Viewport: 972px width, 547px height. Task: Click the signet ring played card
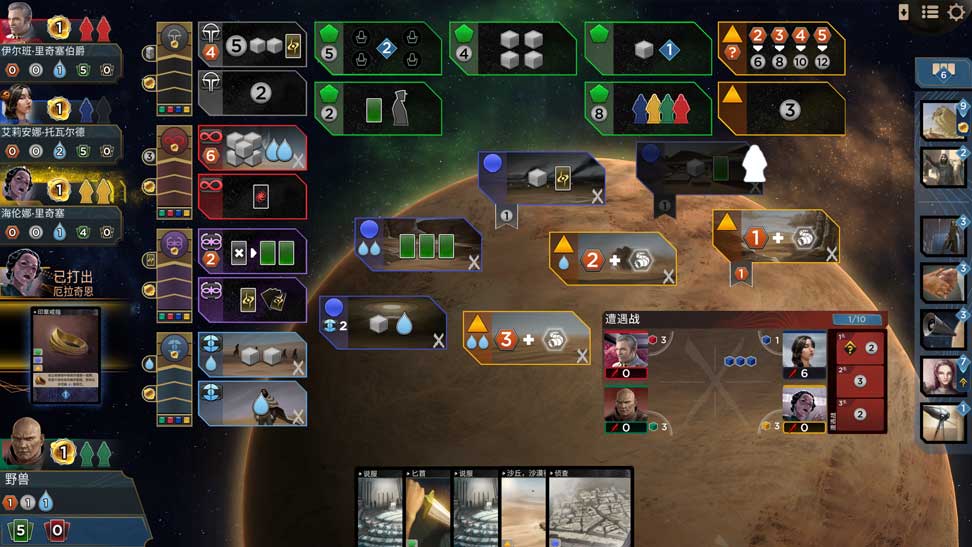tap(66, 355)
